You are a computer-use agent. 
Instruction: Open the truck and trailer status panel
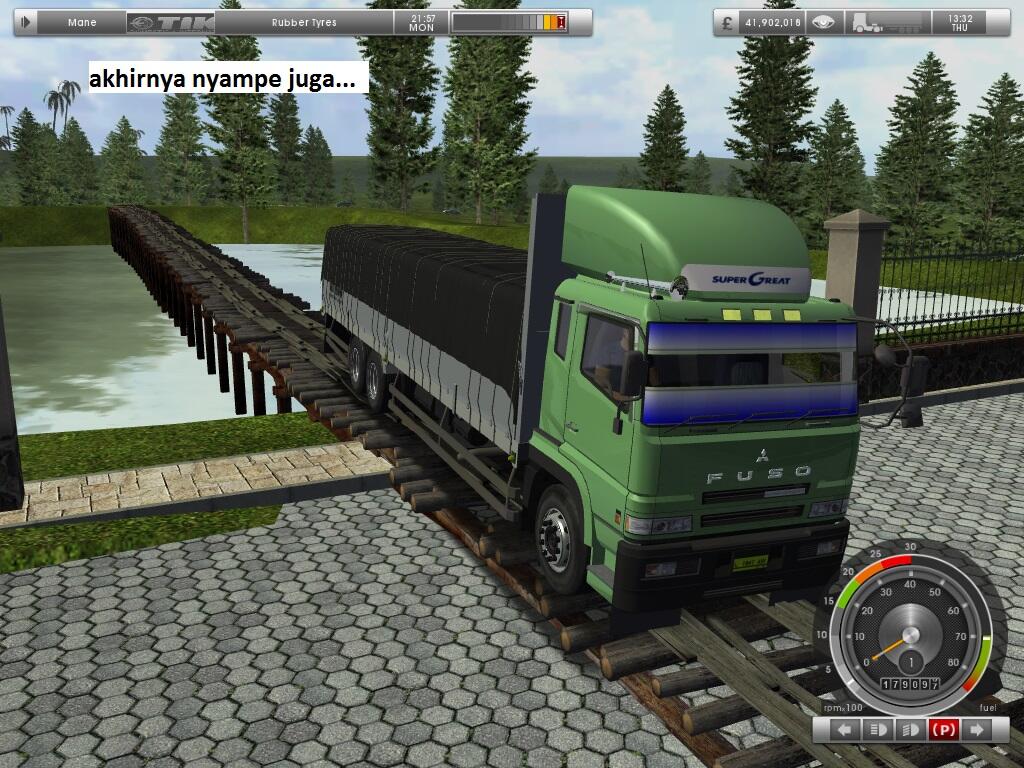pos(886,22)
